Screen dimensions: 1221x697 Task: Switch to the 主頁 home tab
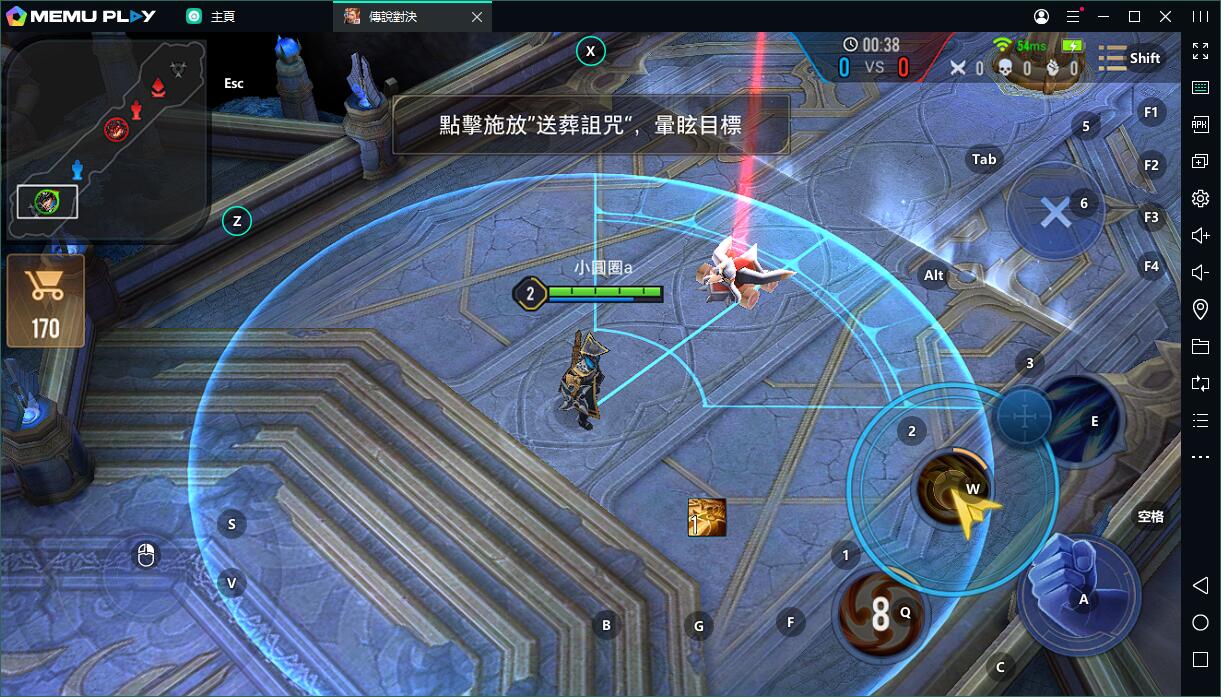coord(211,17)
